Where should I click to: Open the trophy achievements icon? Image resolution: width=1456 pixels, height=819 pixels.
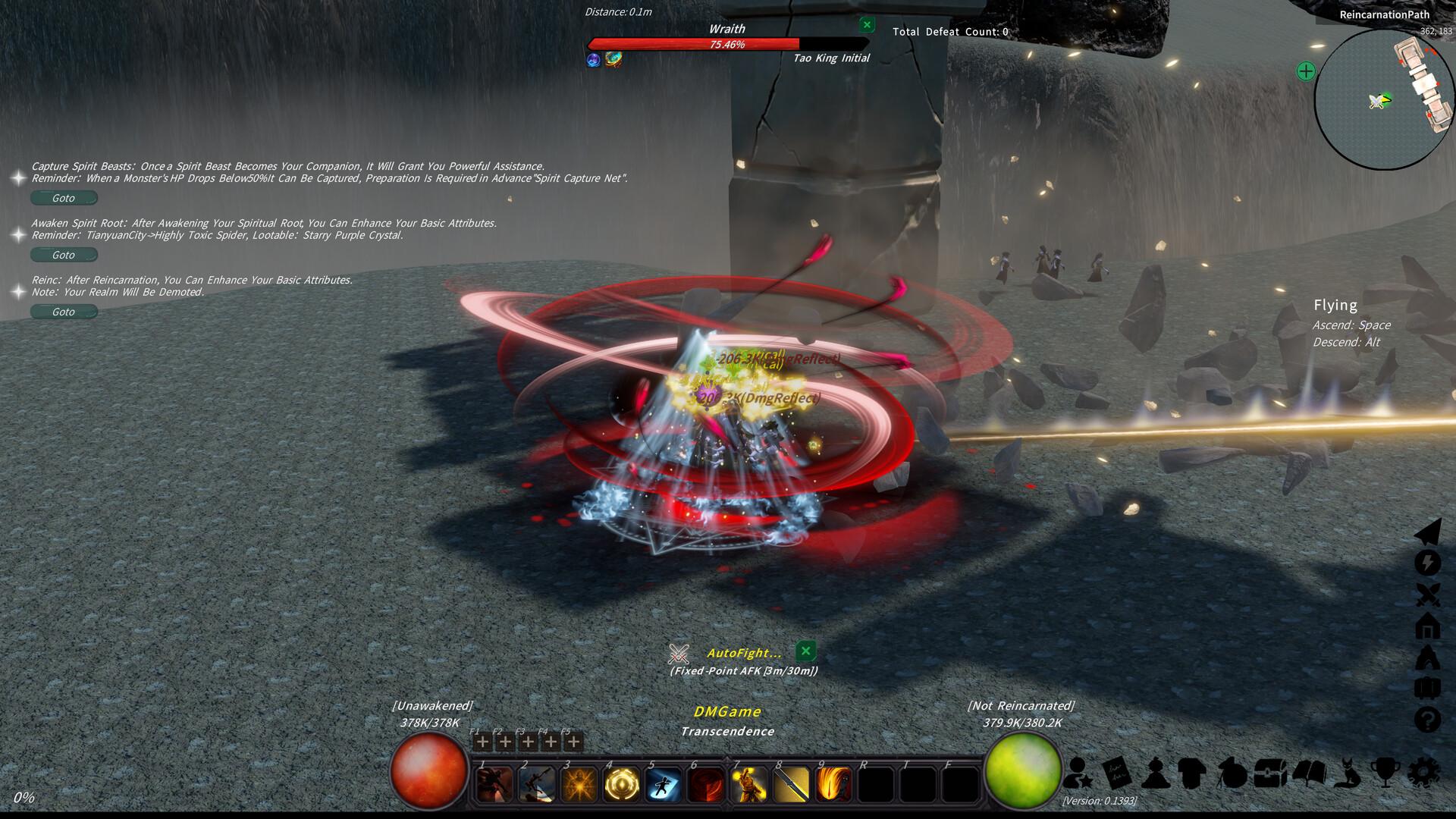tap(1385, 773)
